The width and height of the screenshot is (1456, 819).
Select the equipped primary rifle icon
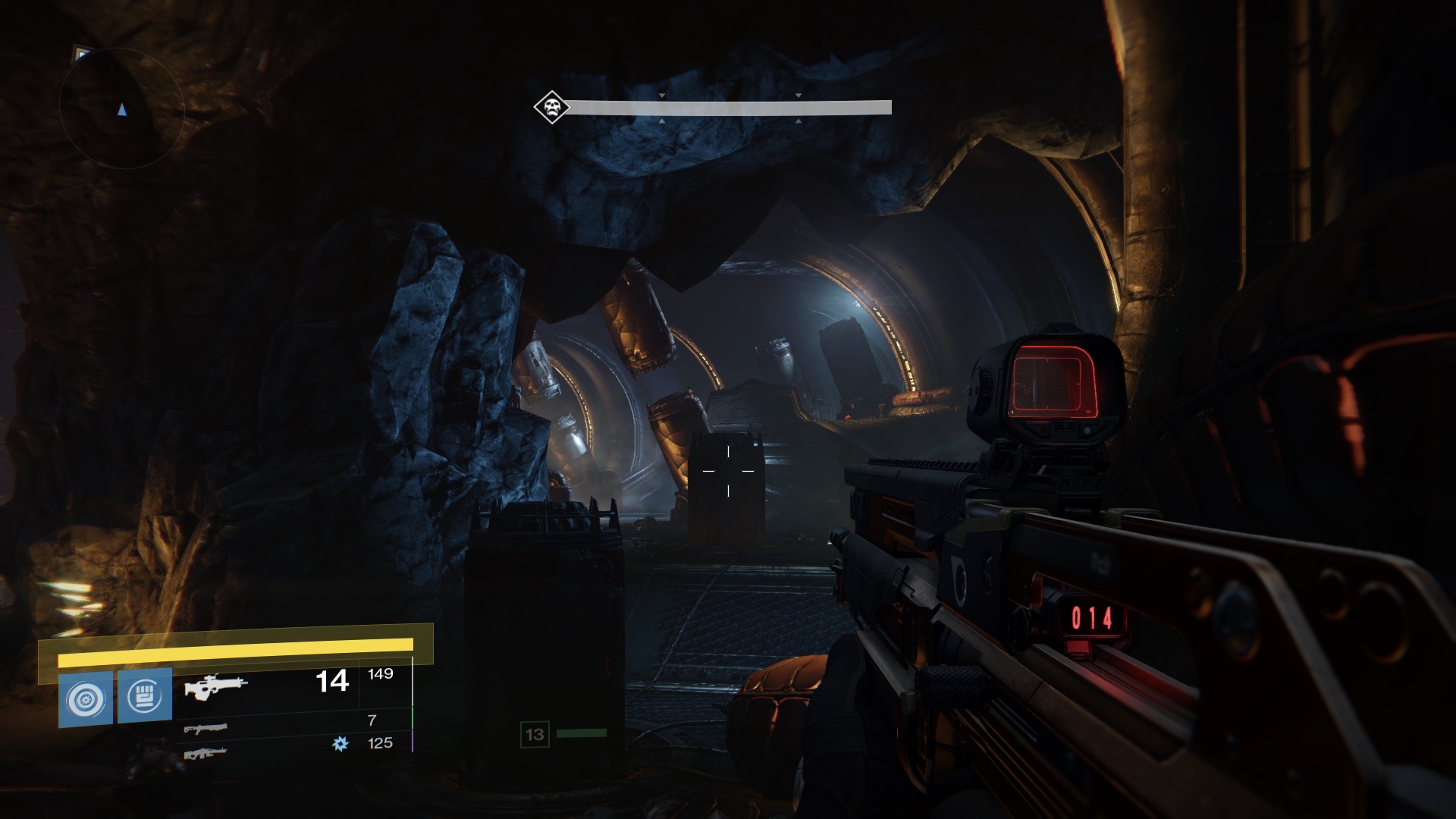[215, 687]
